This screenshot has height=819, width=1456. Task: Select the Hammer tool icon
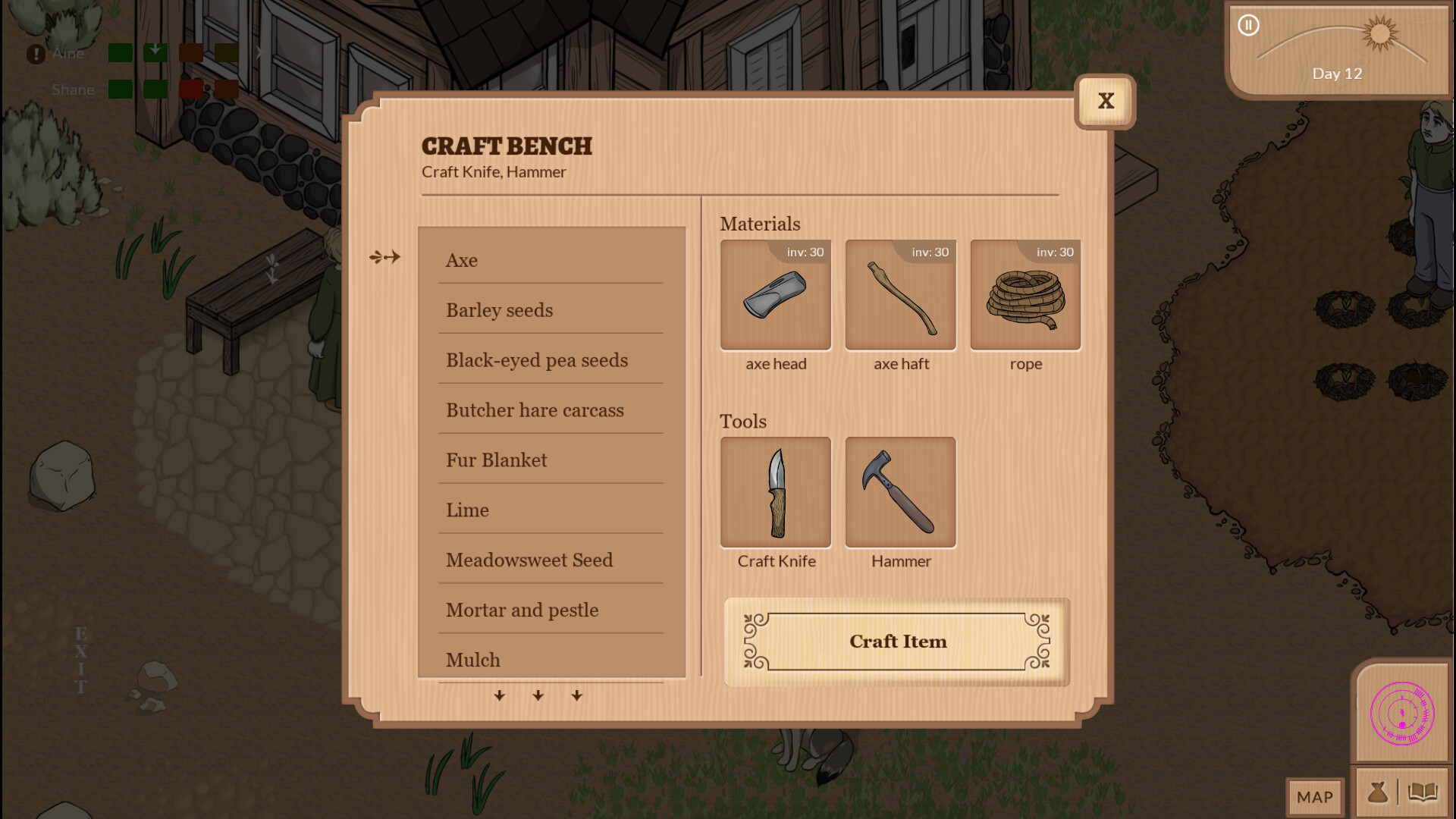point(899,491)
